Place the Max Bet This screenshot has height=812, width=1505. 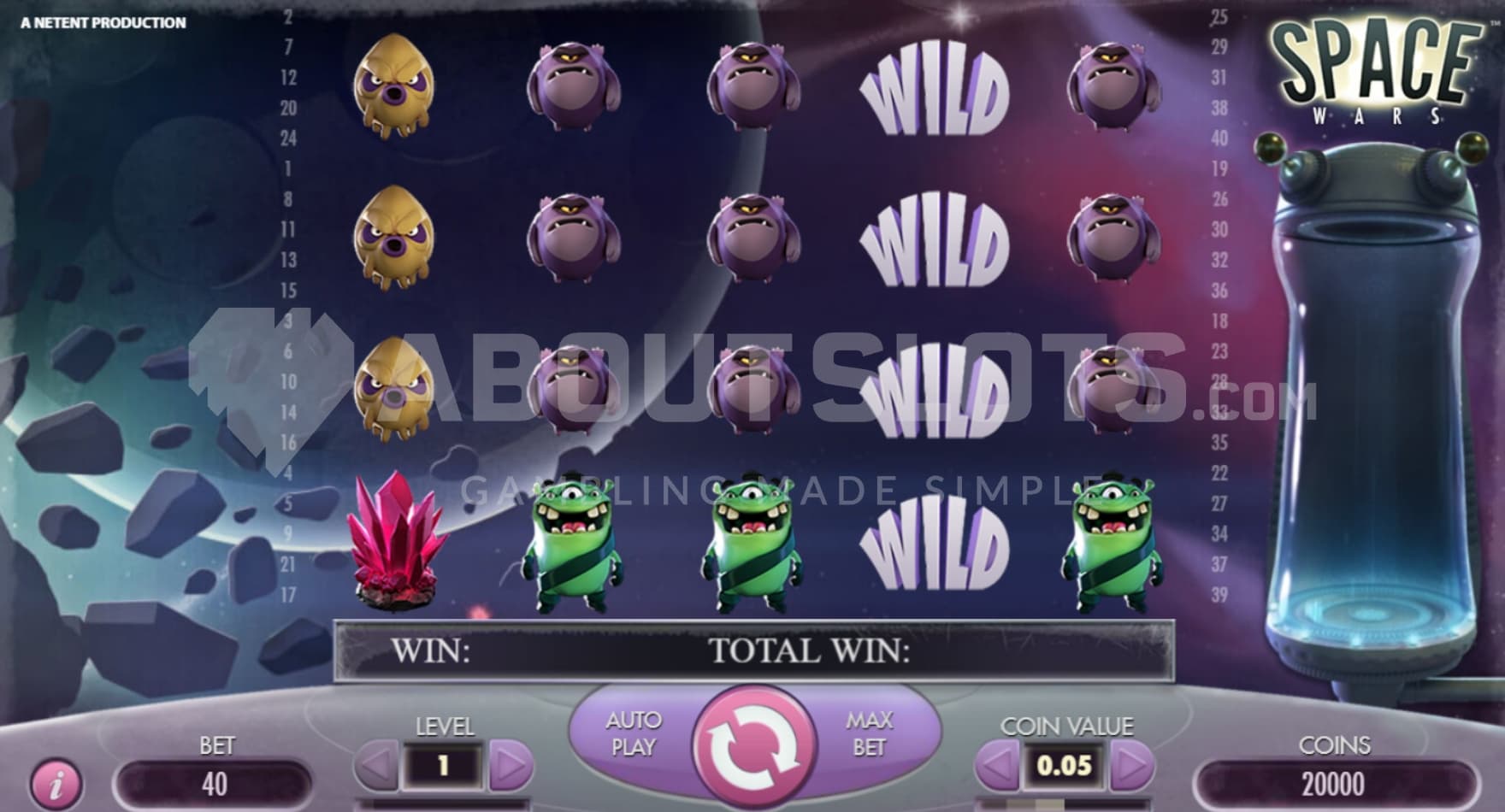pos(869,733)
